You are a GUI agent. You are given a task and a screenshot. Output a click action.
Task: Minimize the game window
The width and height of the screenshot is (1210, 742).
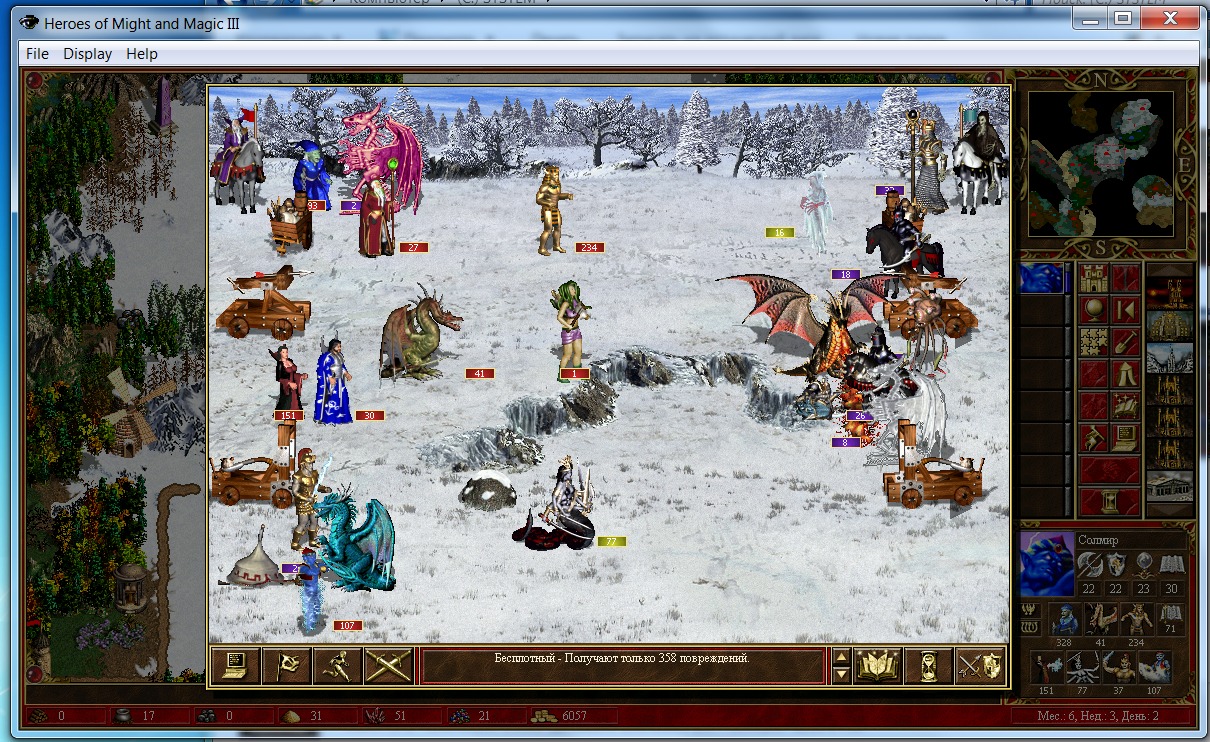tap(1089, 17)
